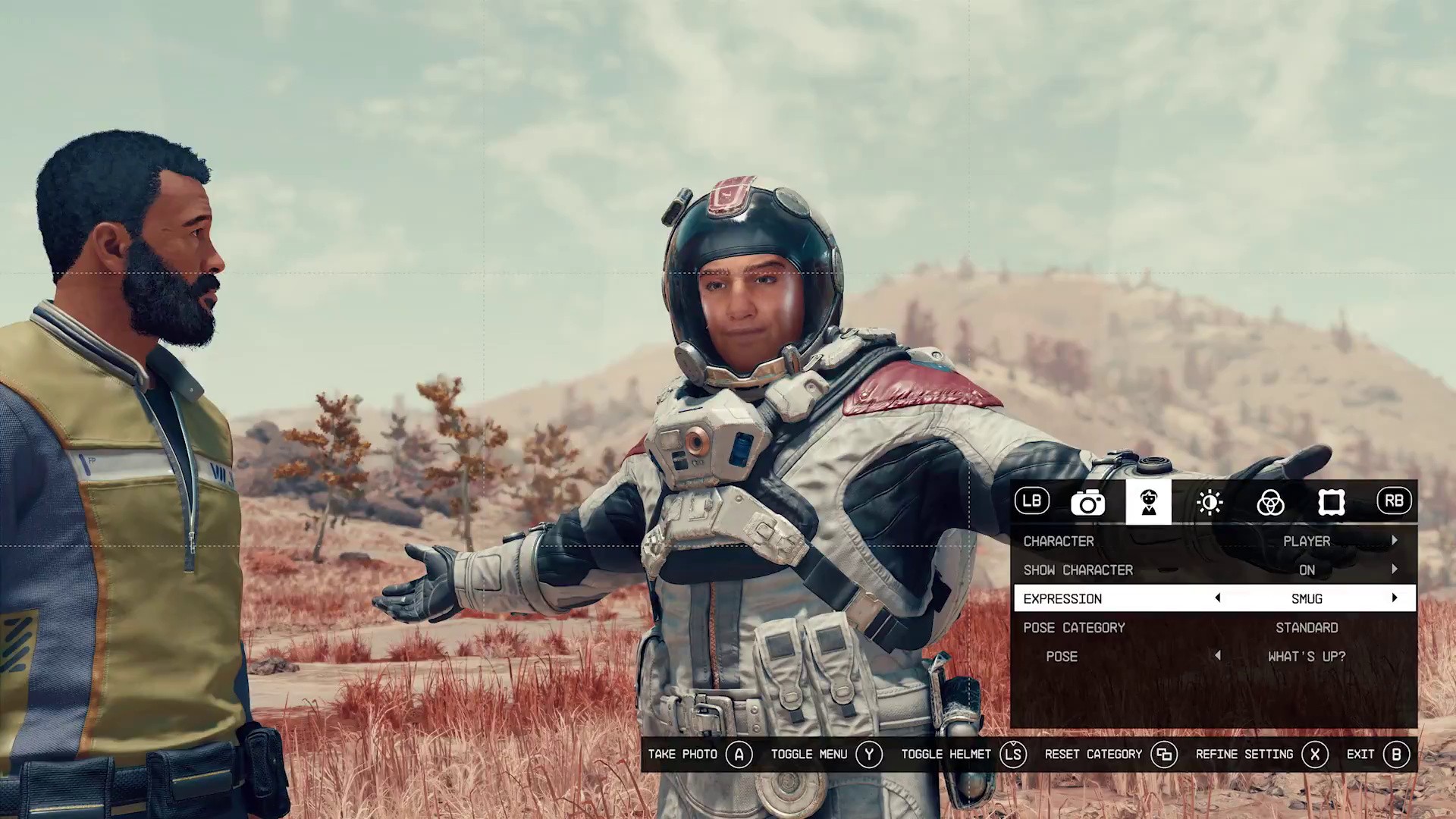Open the Character tab icon
Image resolution: width=1456 pixels, height=819 pixels.
1149,502
